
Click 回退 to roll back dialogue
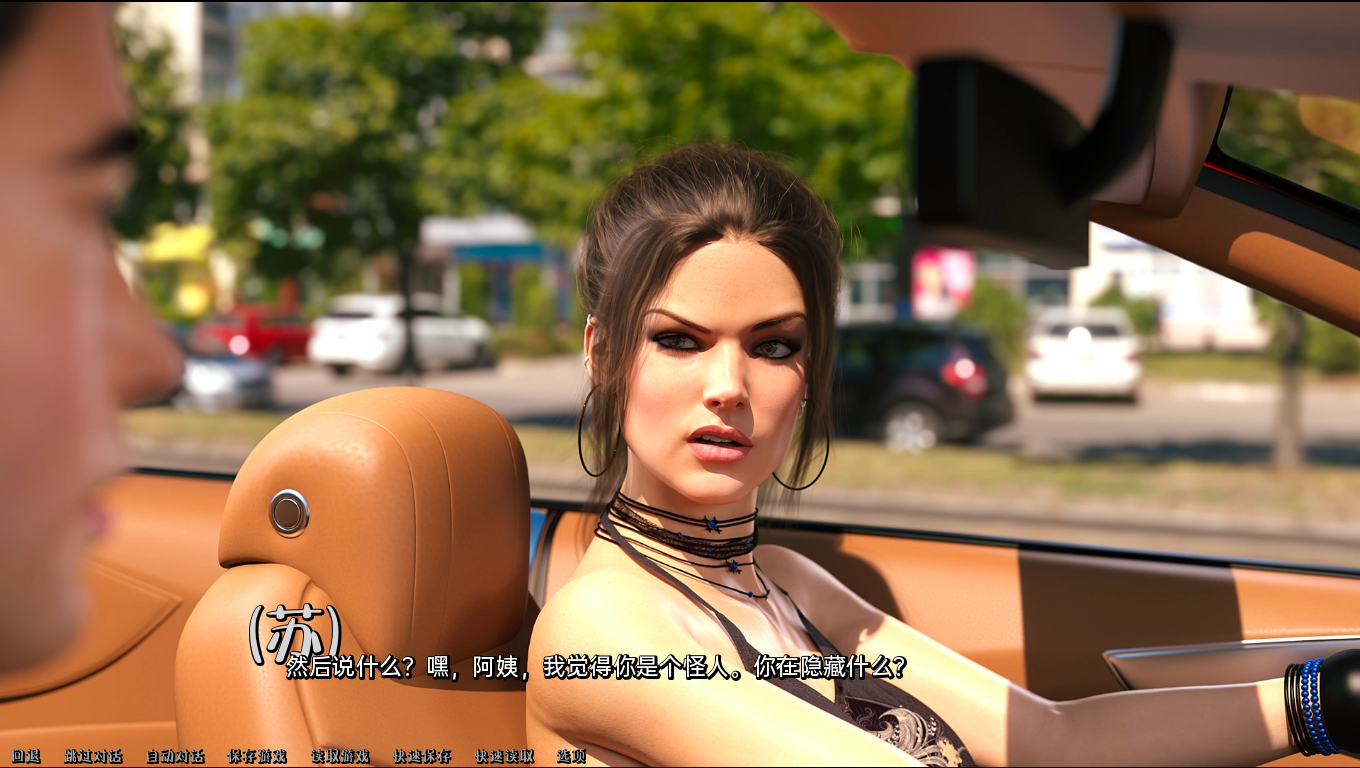[26, 756]
